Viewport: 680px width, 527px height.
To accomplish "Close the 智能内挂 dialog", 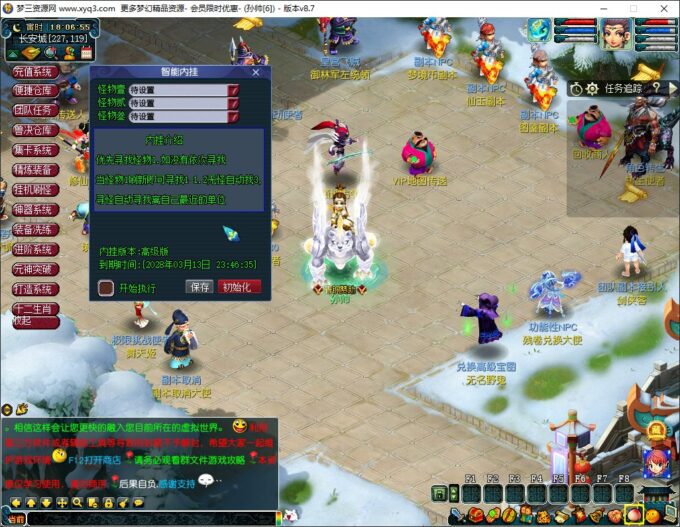I will (256, 72).
